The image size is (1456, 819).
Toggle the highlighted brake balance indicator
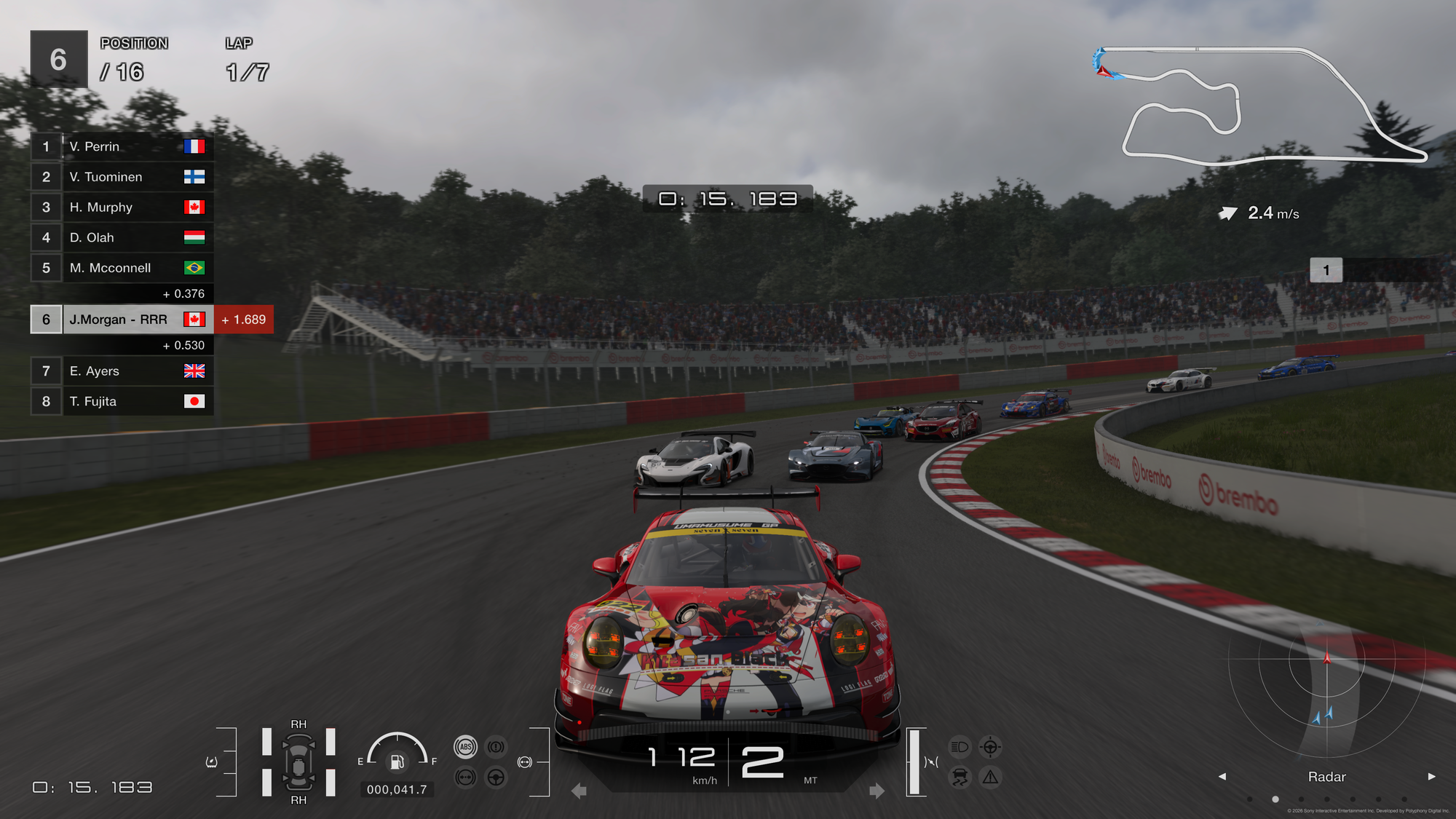click(525, 762)
